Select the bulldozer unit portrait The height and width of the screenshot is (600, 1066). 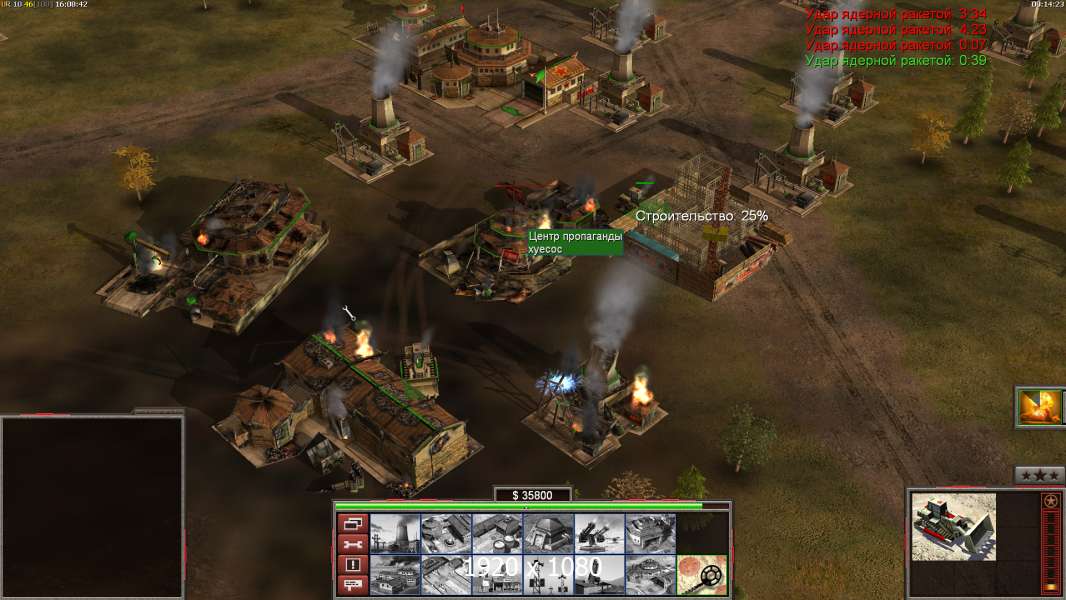(x=953, y=526)
